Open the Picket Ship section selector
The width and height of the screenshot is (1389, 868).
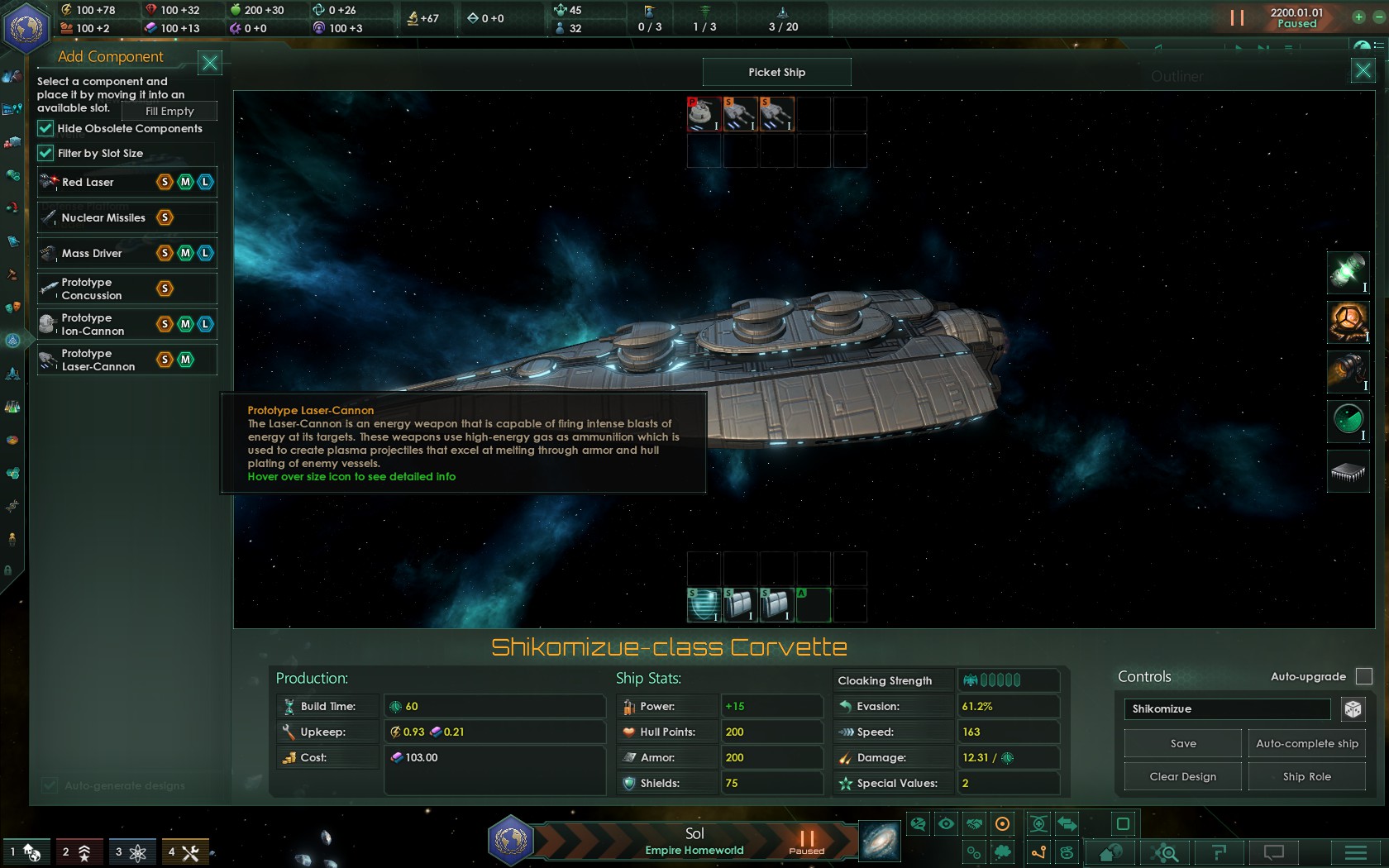(x=776, y=72)
